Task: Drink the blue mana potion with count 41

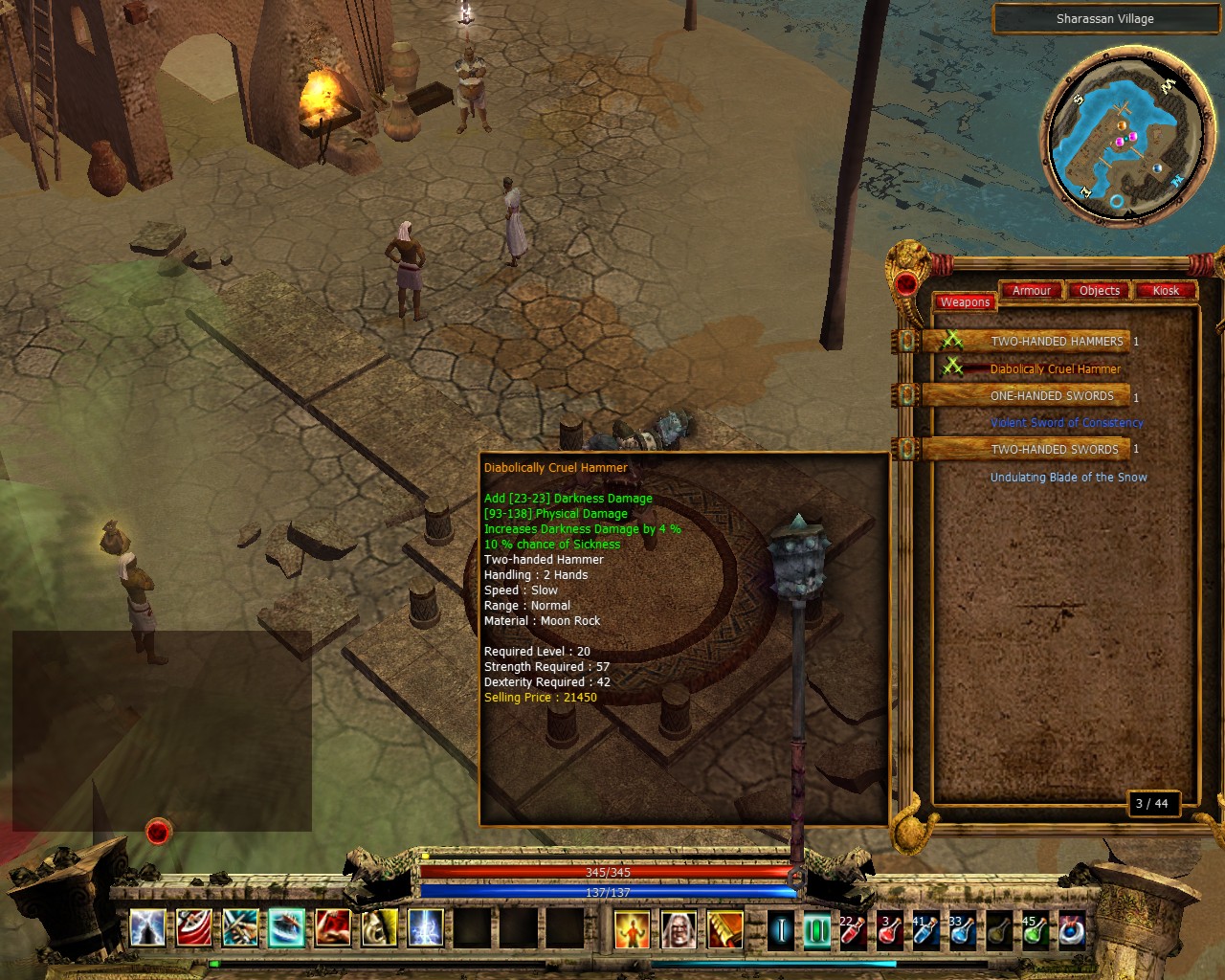Action: 924,929
